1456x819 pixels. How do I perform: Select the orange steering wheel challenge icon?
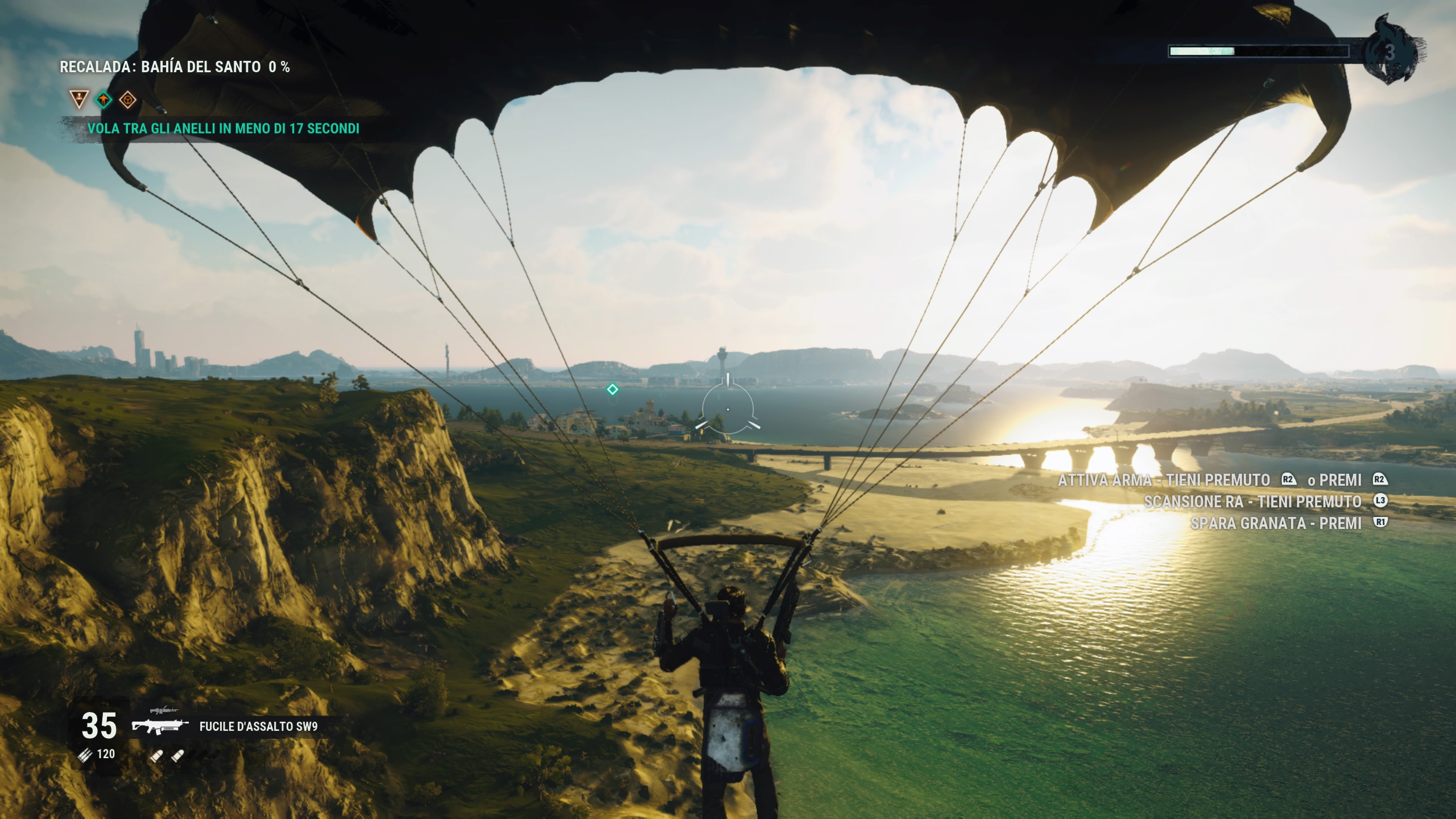(128, 100)
